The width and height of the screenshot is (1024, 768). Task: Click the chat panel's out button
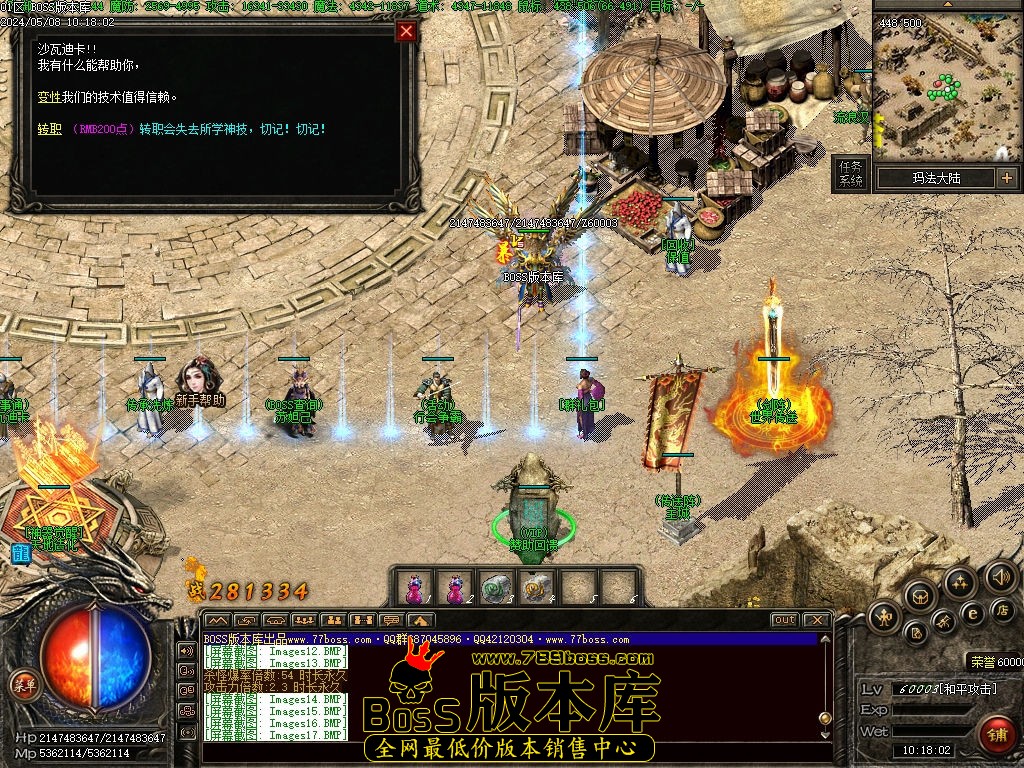785,620
